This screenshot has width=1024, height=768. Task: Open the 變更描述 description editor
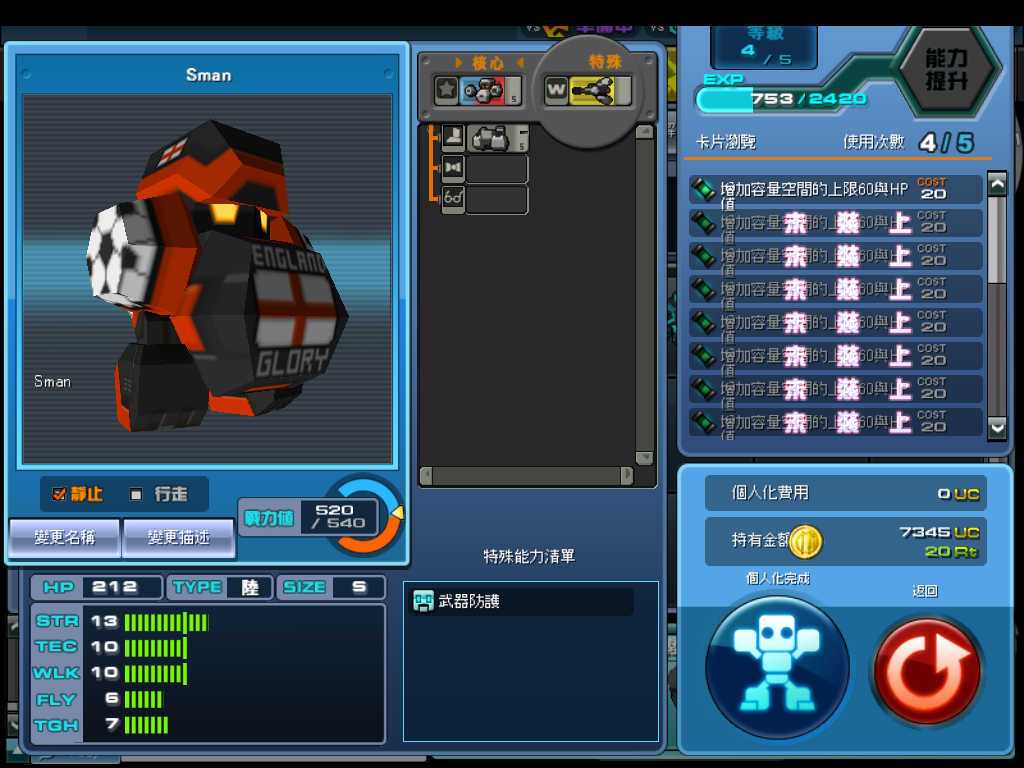178,538
